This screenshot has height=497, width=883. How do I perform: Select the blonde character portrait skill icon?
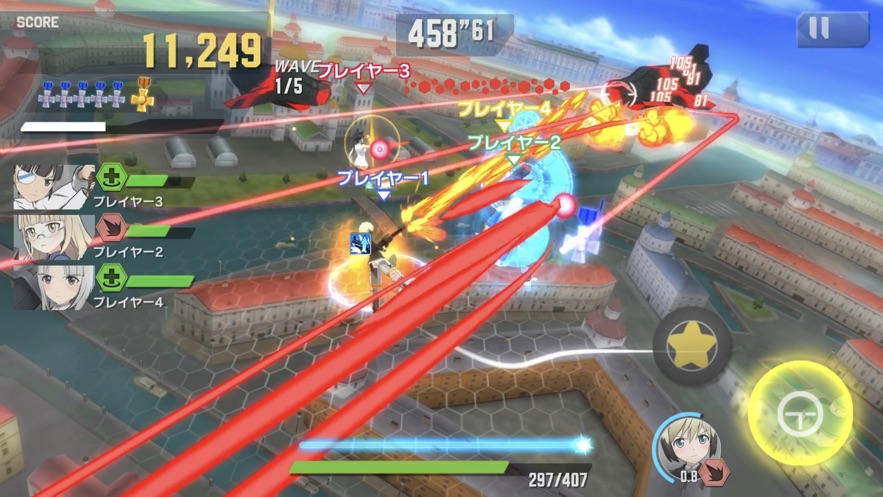pos(688,446)
